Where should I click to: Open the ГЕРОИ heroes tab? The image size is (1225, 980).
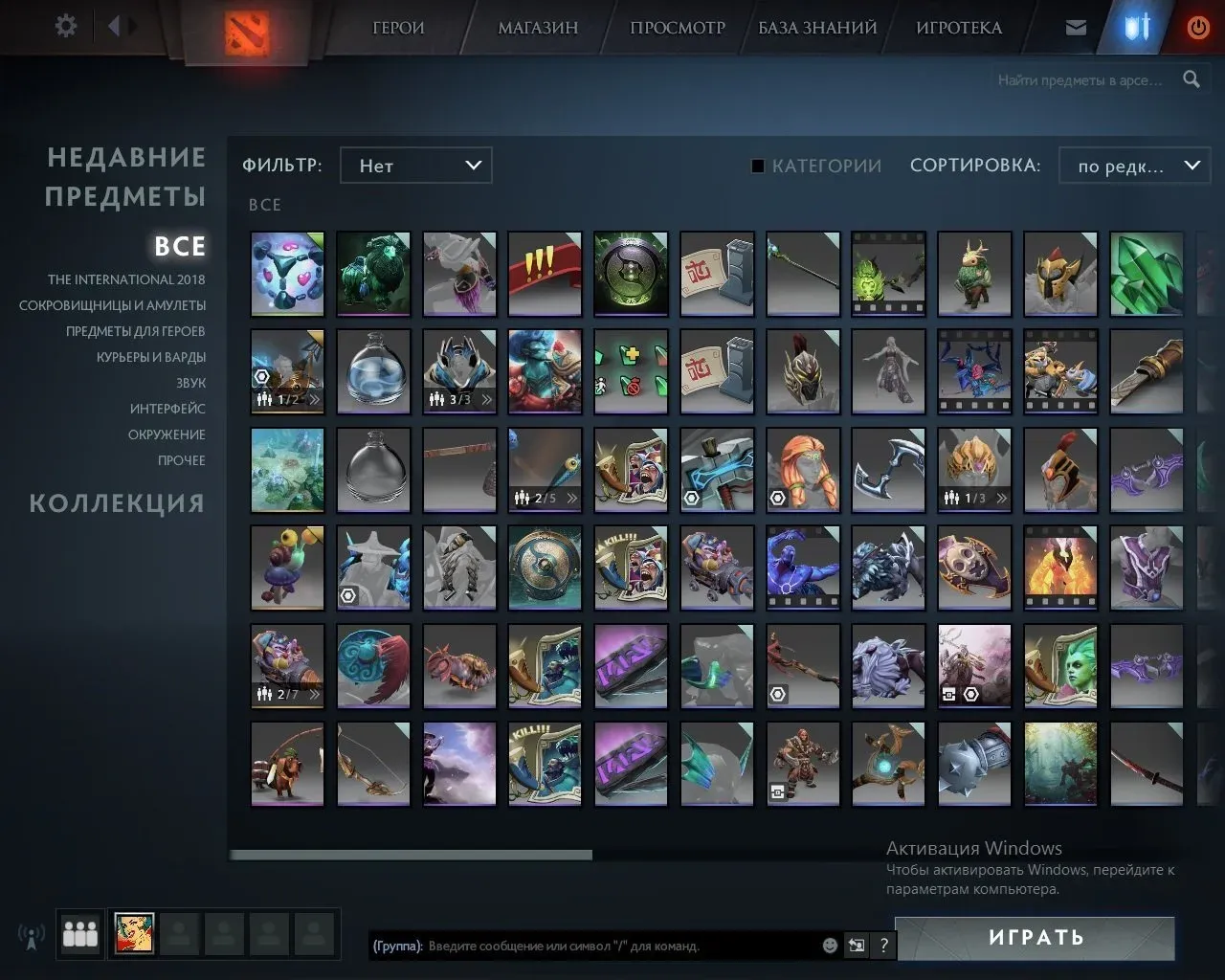pyautogui.click(x=398, y=28)
